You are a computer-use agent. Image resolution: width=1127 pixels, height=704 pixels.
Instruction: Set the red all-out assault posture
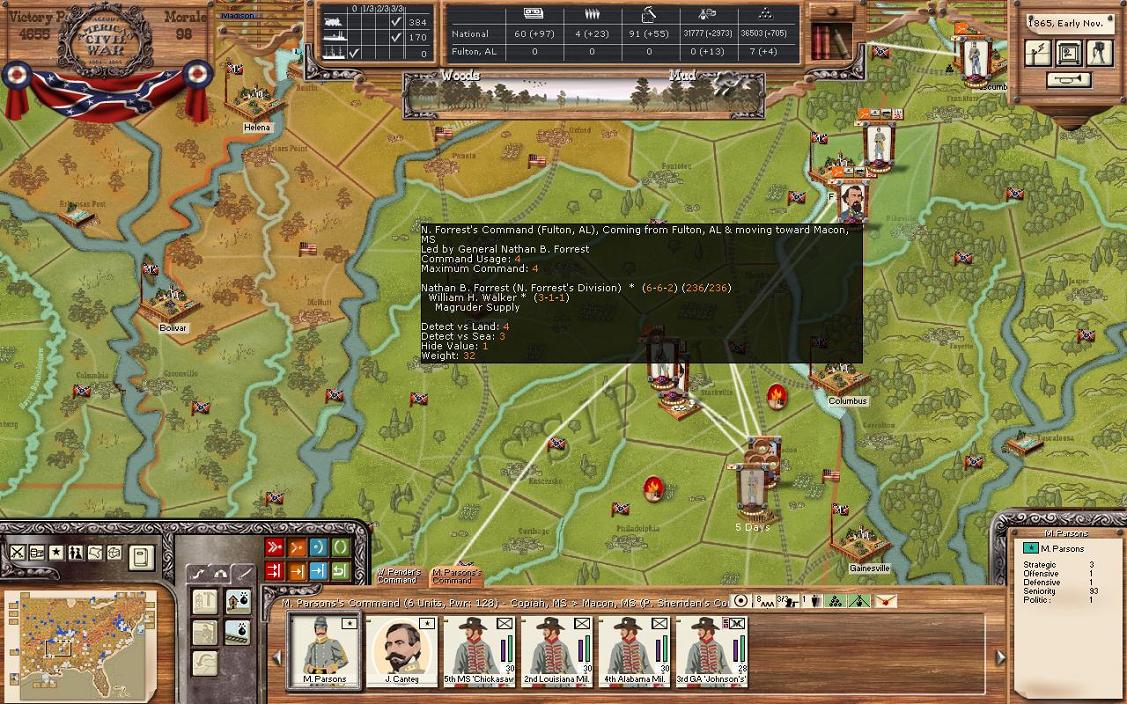coord(274,548)
